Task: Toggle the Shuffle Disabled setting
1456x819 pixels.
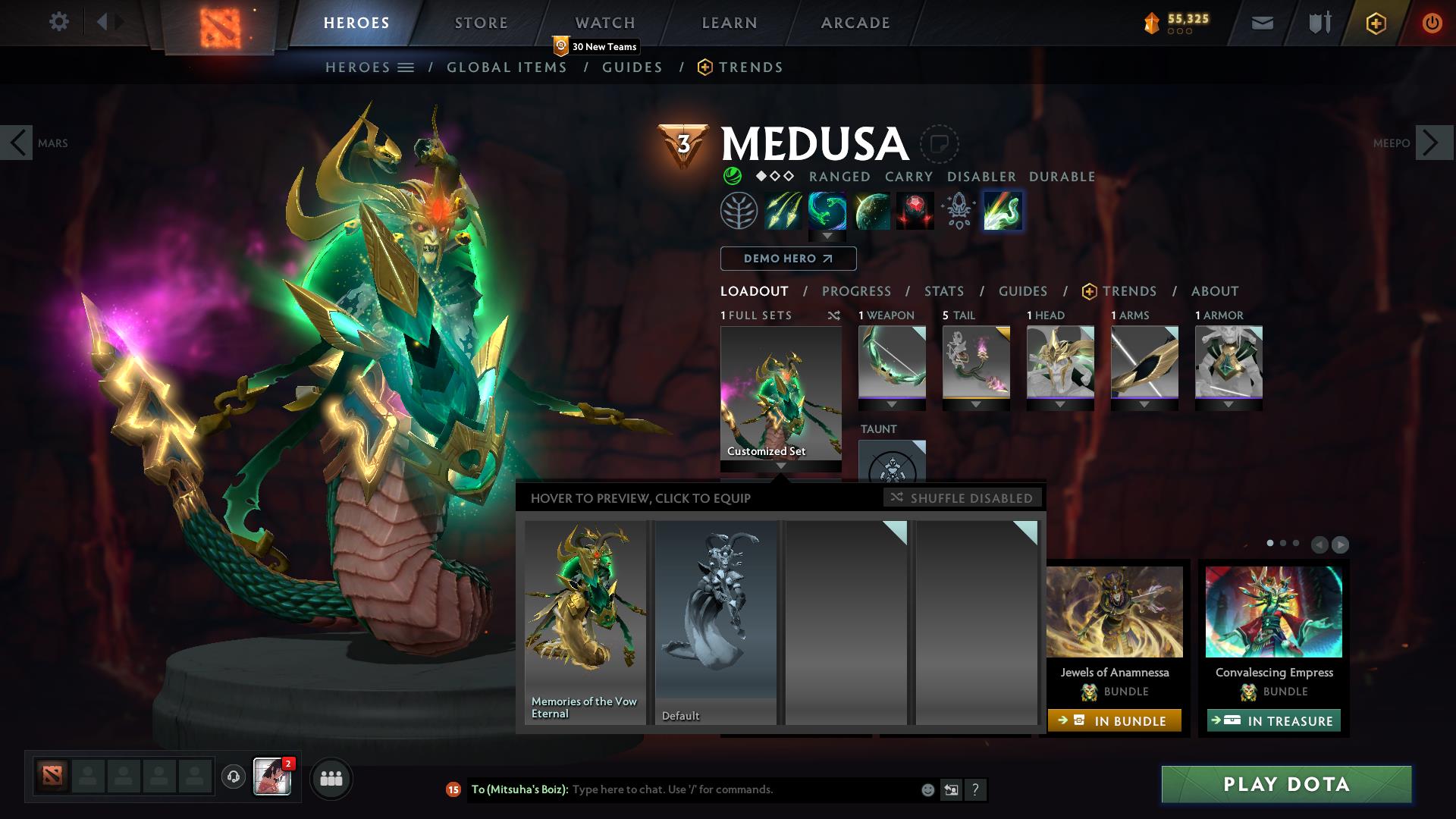Action: pos(962,498)
